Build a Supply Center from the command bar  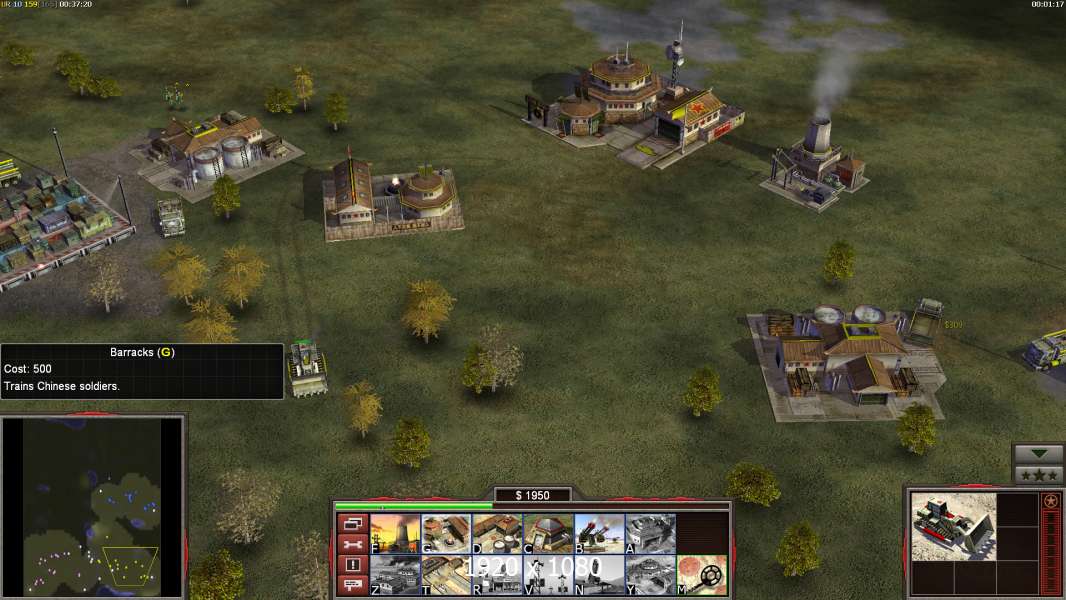497,534
